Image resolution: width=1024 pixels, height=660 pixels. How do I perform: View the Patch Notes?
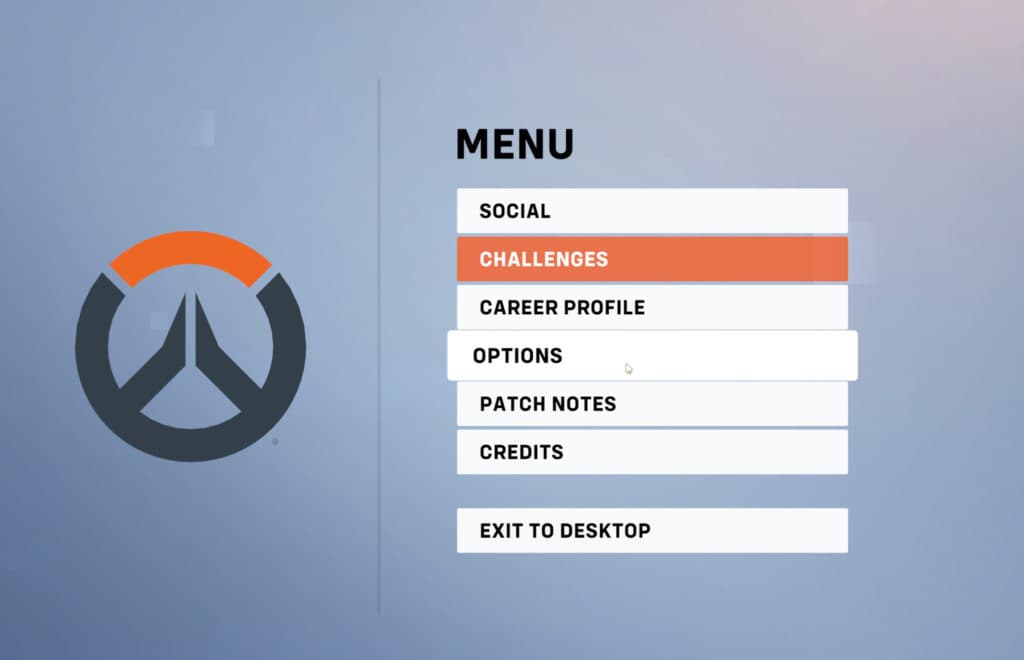point(652,404)
